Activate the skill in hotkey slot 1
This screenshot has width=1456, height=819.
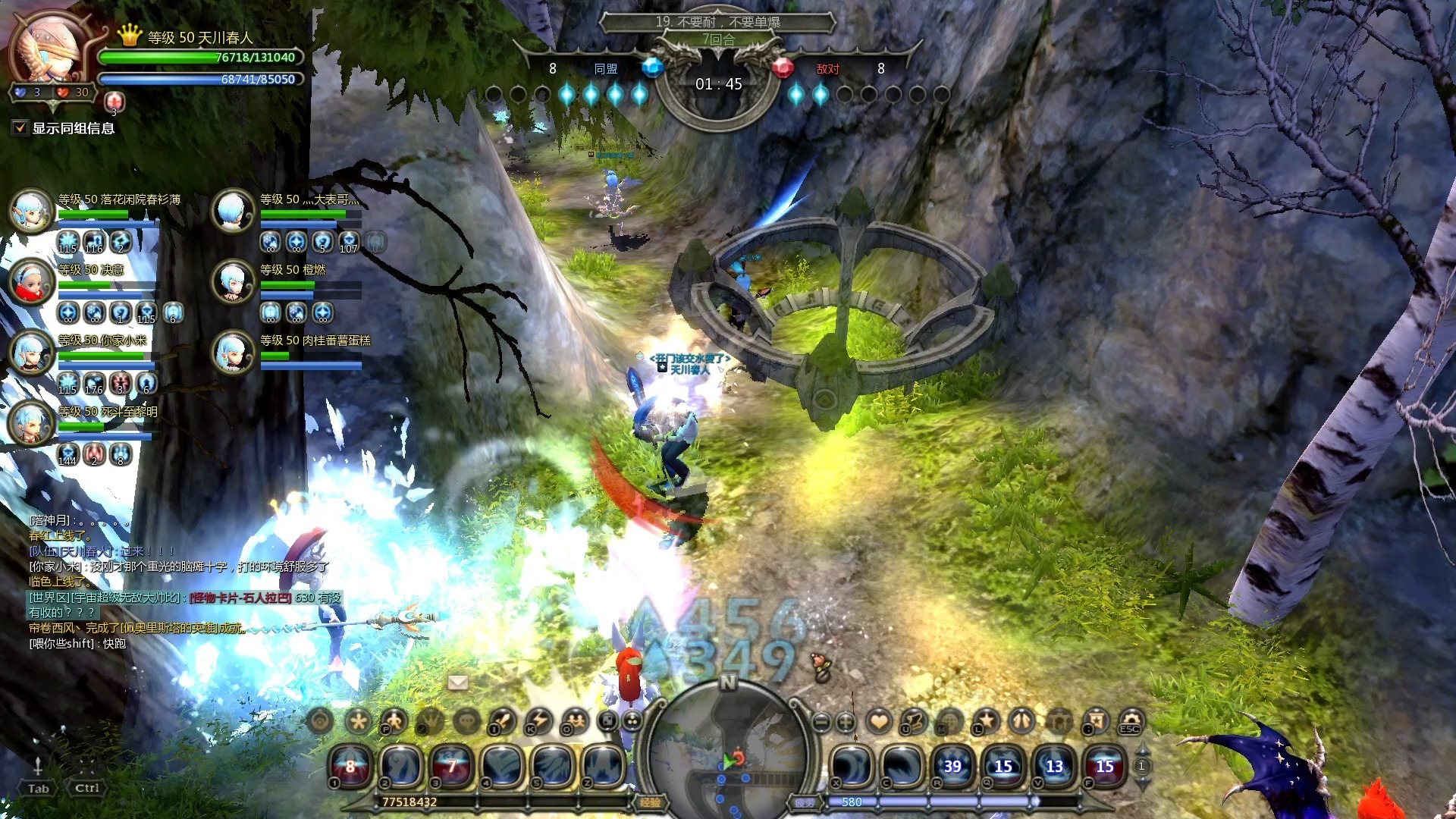click(x=350, y=766)
